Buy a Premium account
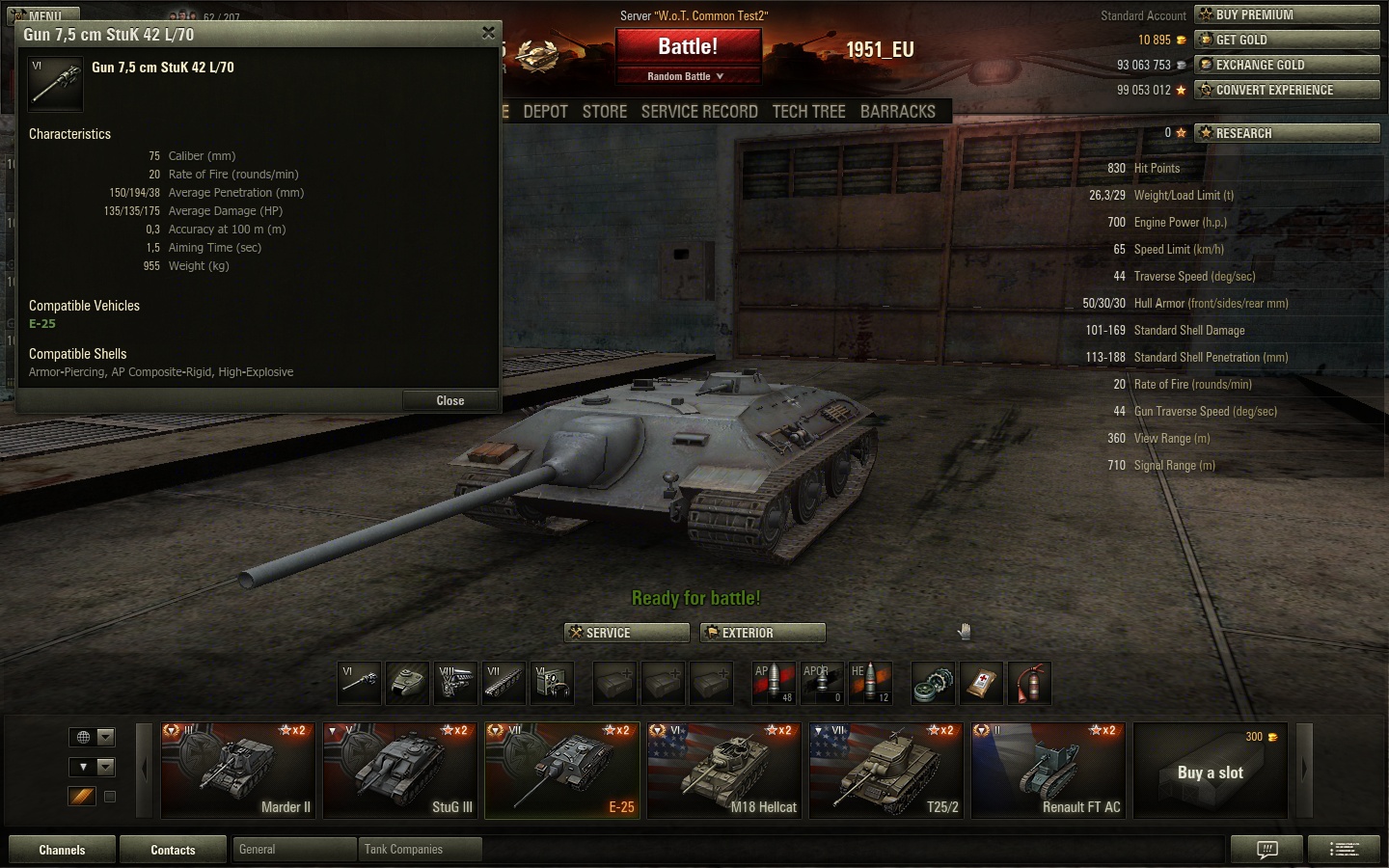The width and height of the screenshot is (1389, 868). 1287,14
